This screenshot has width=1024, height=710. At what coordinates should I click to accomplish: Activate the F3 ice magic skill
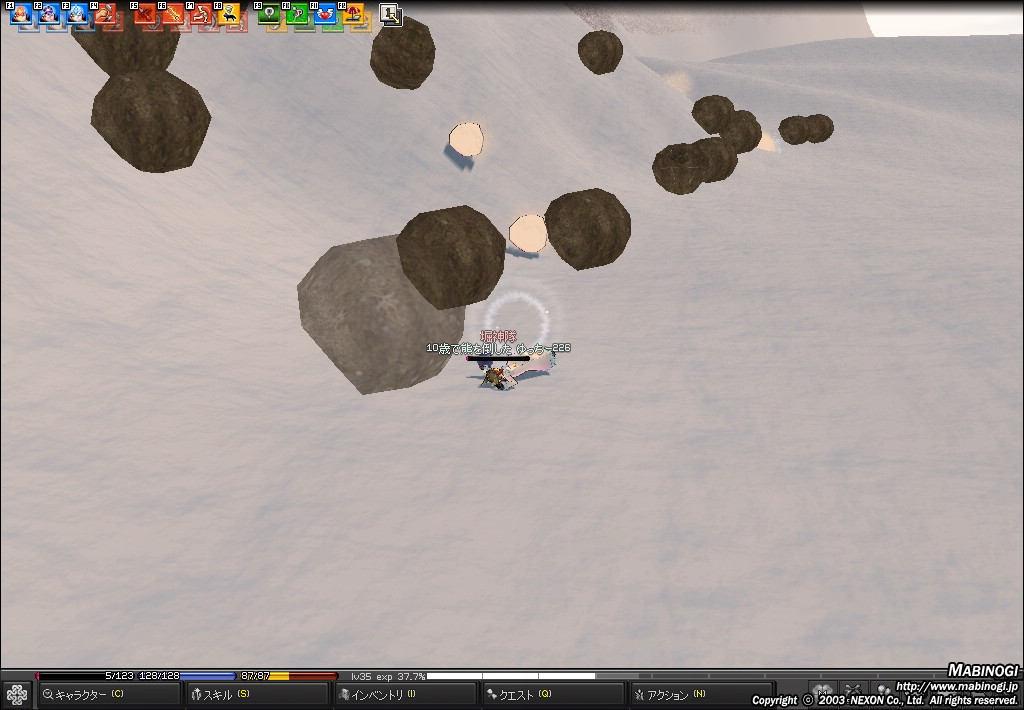click(x=77, y=14)
